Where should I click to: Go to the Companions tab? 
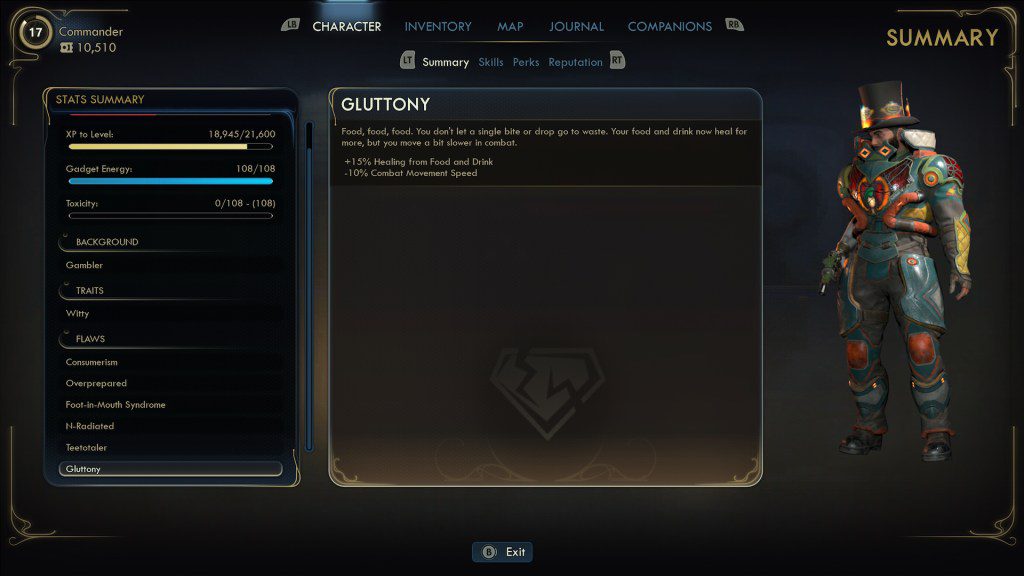tap(669, 27)
